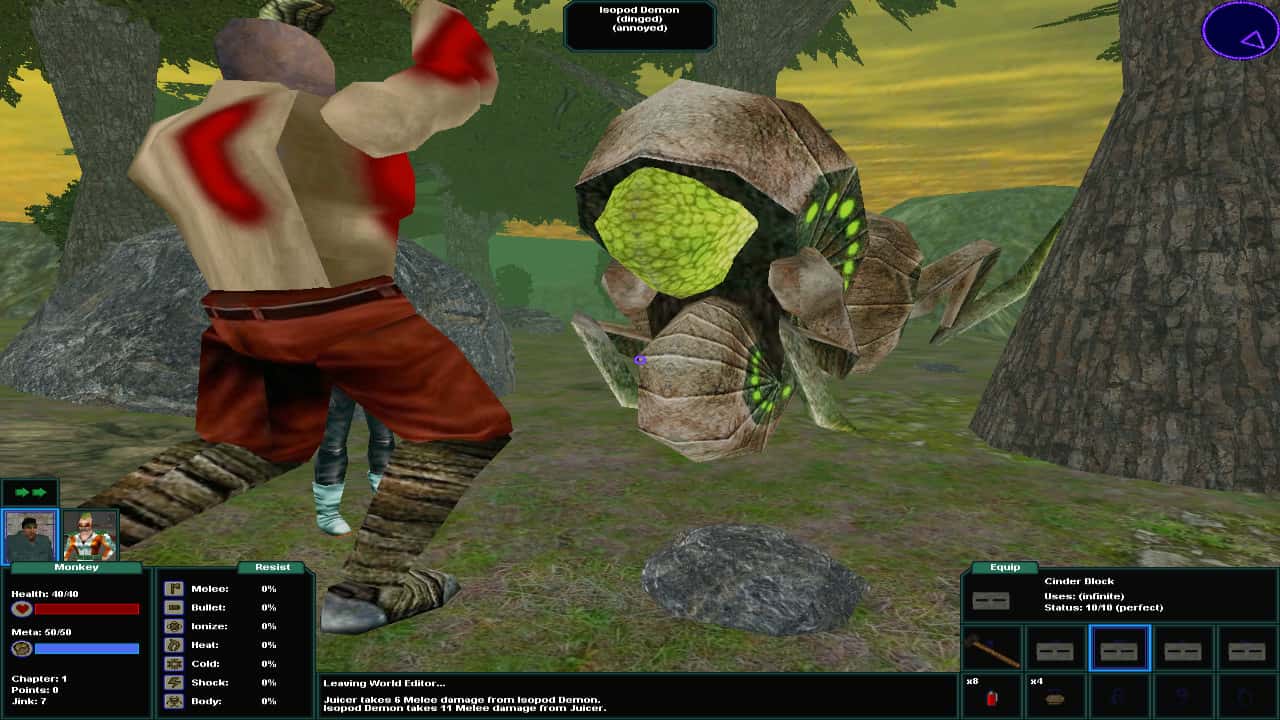Click the Isopod Demon target nameplate
Screen dimensions: 1280x720
coord(640,24)
